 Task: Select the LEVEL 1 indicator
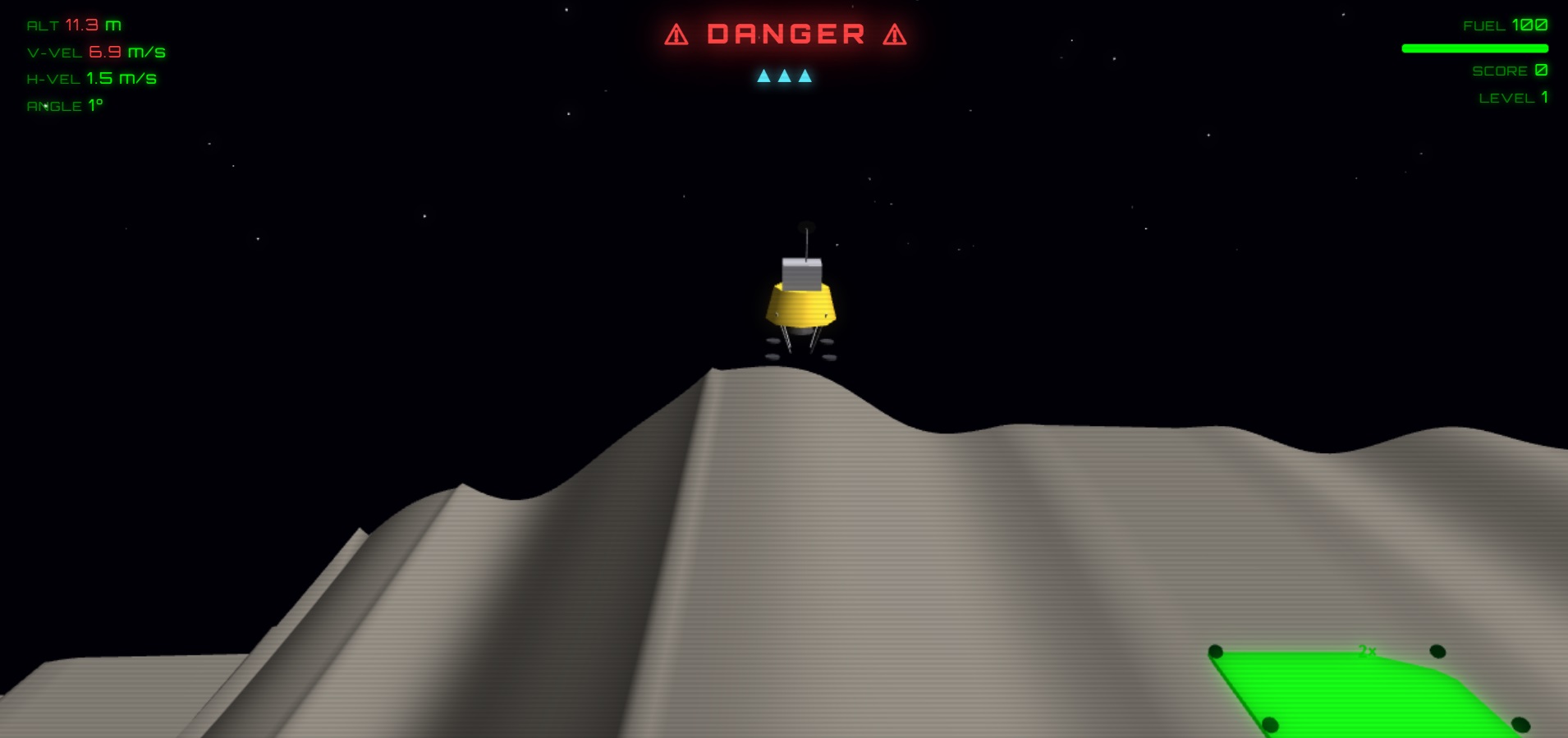coord(1513,97)
